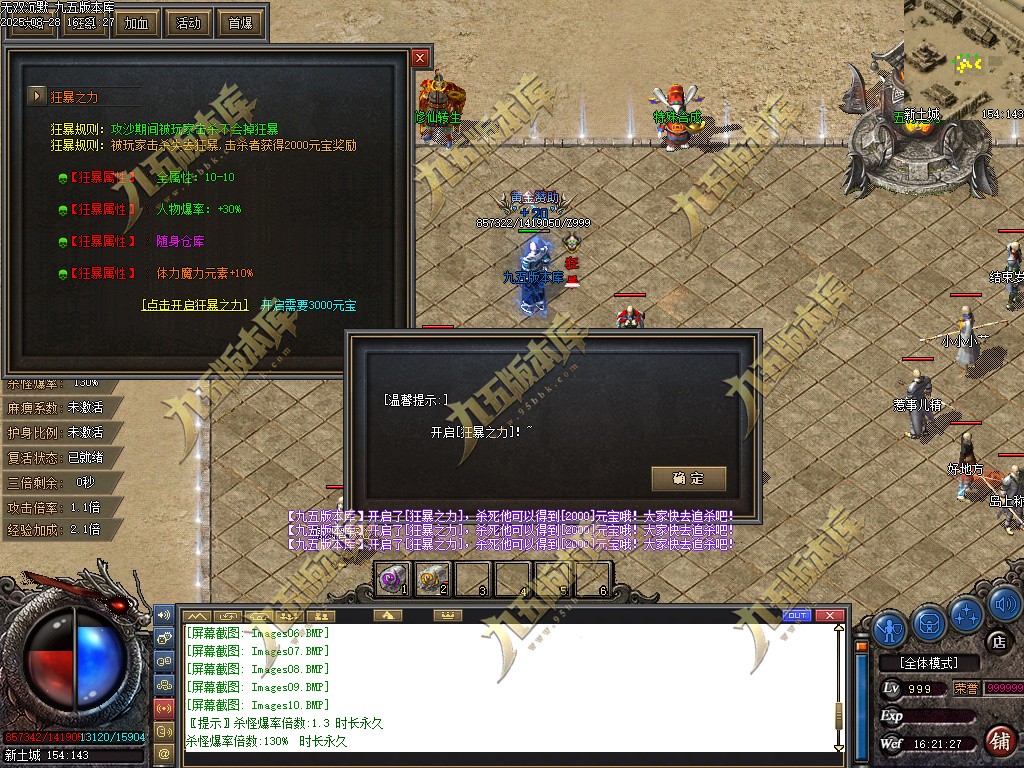Expand the 狂暴之力 arrow entry
The width and height of the screenshot is (1024, 768).
pyautogui.click(x=37, y=96)
